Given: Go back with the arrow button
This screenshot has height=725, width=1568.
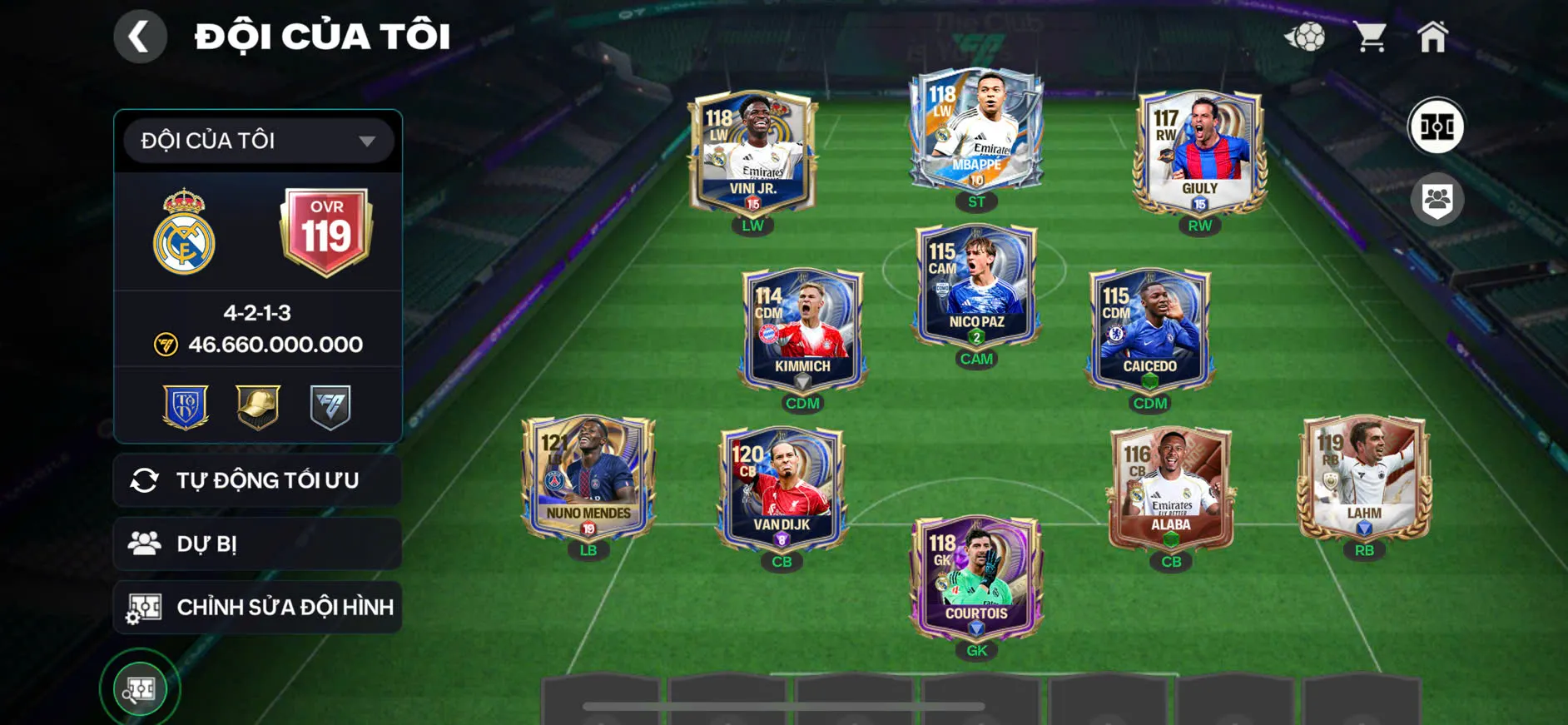Looking at the screenshot, I should [140, 37].
